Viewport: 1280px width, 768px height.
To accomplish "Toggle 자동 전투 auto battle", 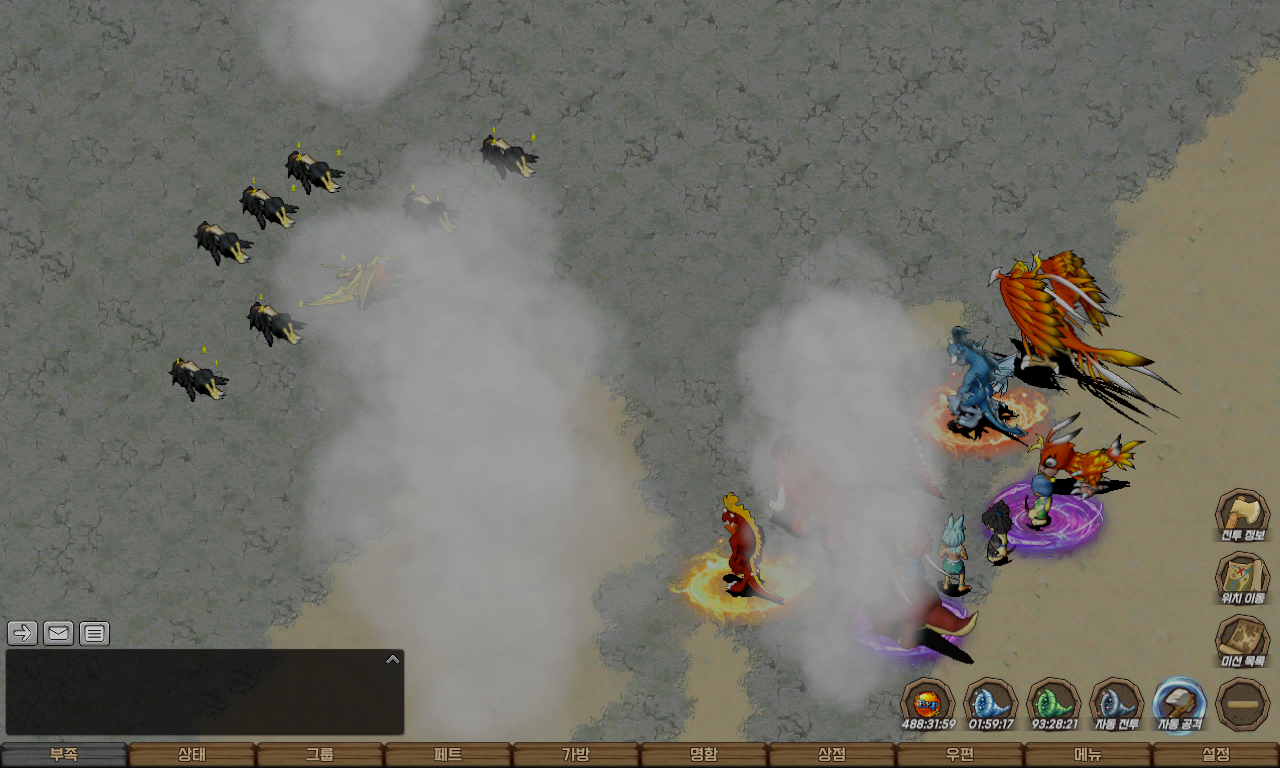I will (1116, 703).
